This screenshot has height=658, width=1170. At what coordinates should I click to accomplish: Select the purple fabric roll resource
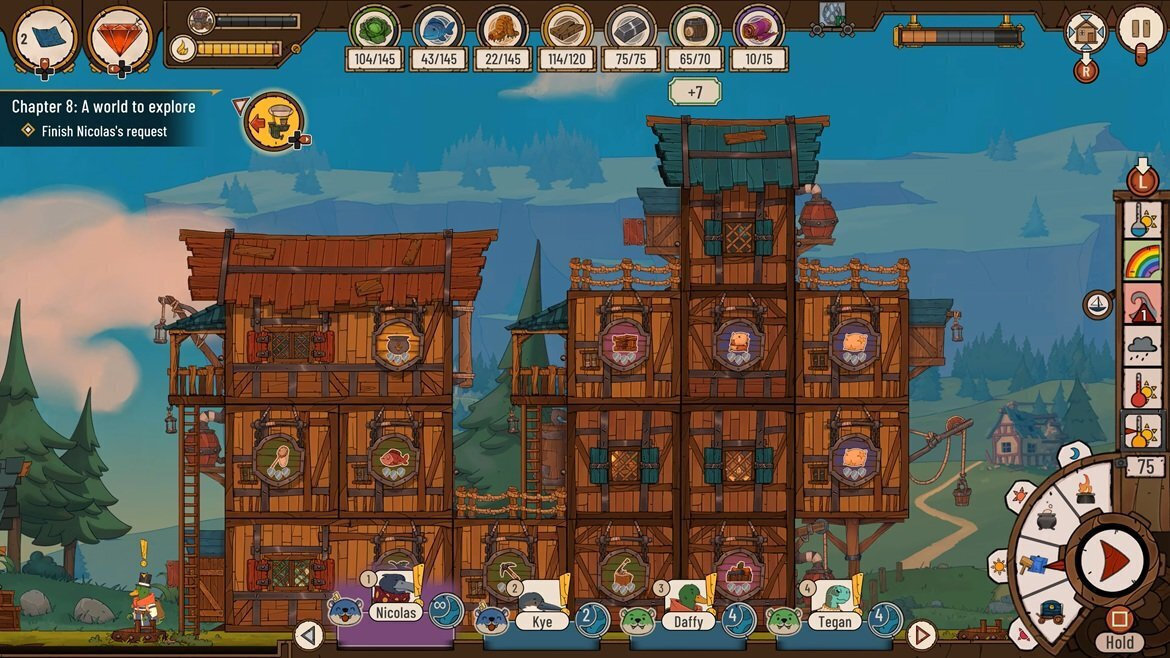pos(759,28)
